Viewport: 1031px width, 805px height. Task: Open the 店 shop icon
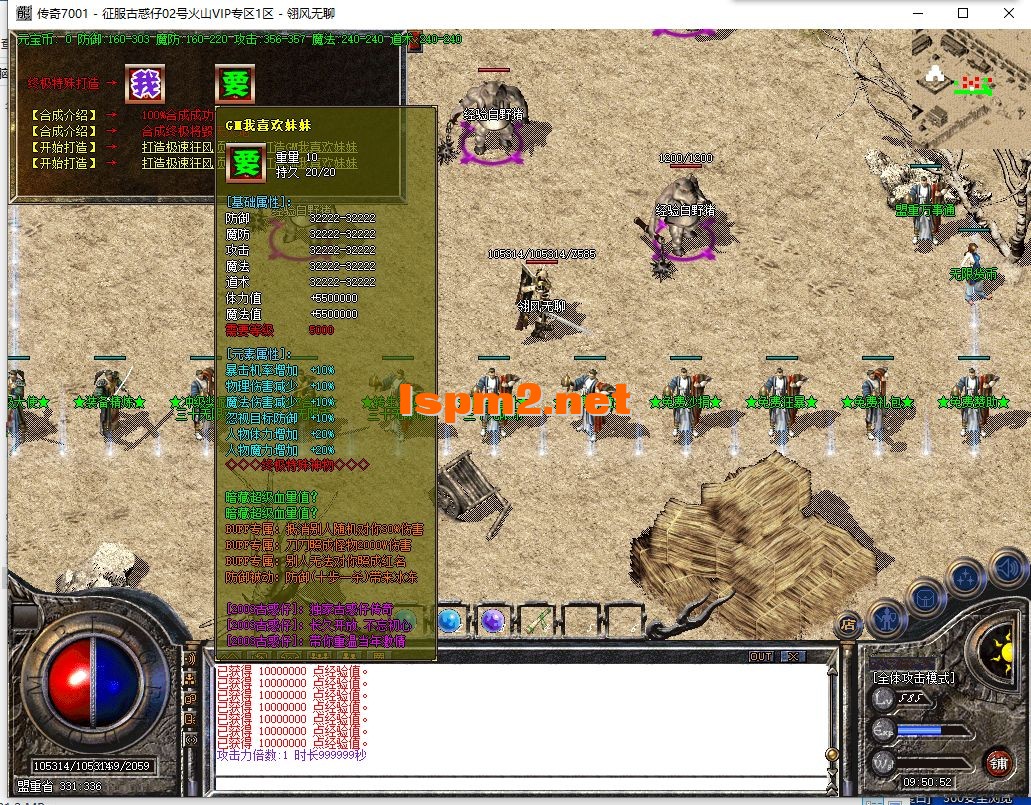848,625
